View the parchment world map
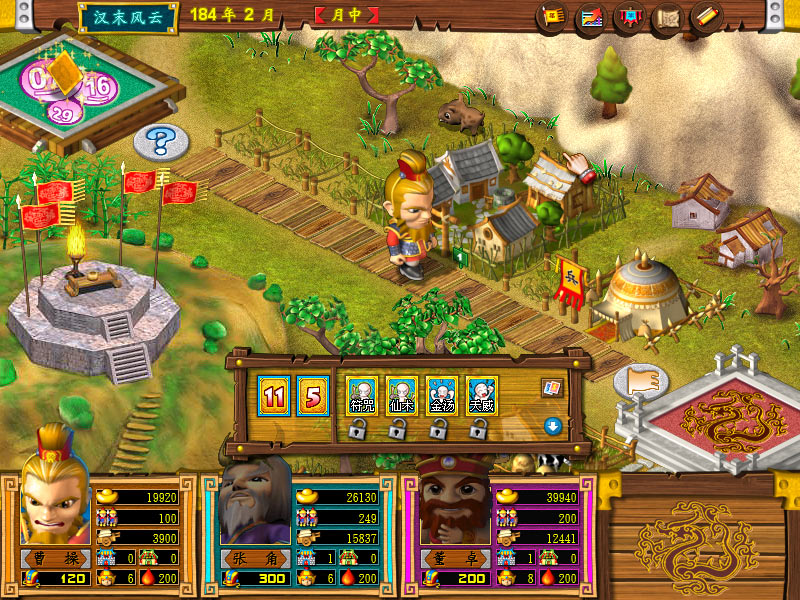The width and height of the screenshot is (800, 600). coord(667,17)
